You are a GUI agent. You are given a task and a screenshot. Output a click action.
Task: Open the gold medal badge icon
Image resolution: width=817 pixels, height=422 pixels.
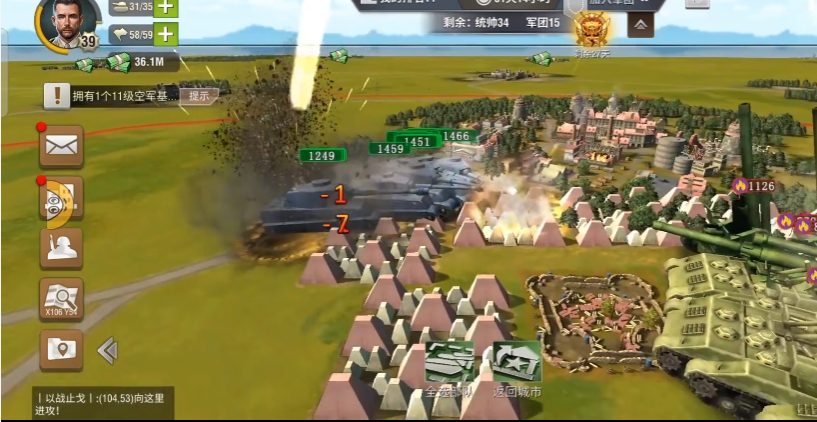click(592, 32)
